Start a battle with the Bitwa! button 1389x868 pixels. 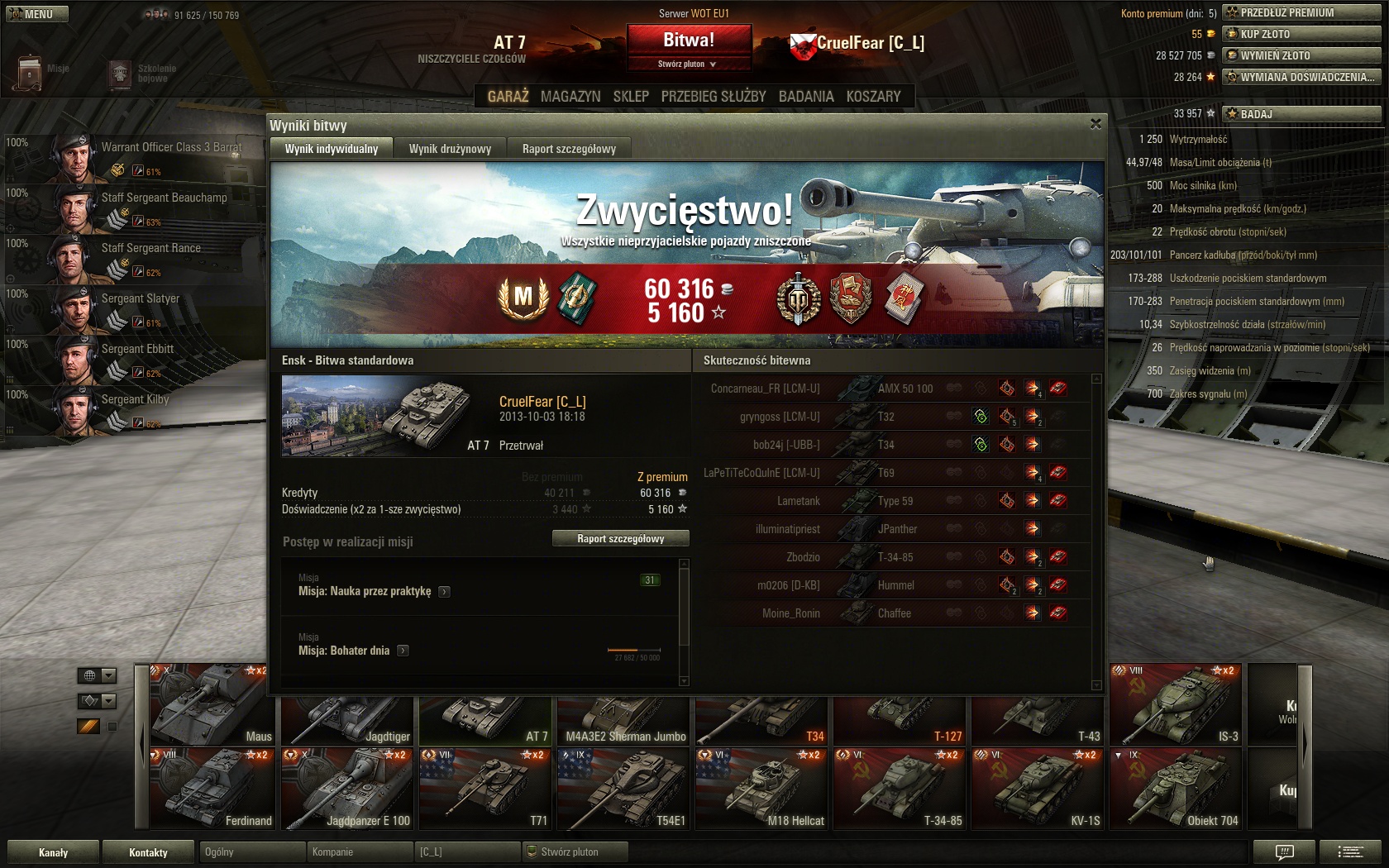(689, 40)
